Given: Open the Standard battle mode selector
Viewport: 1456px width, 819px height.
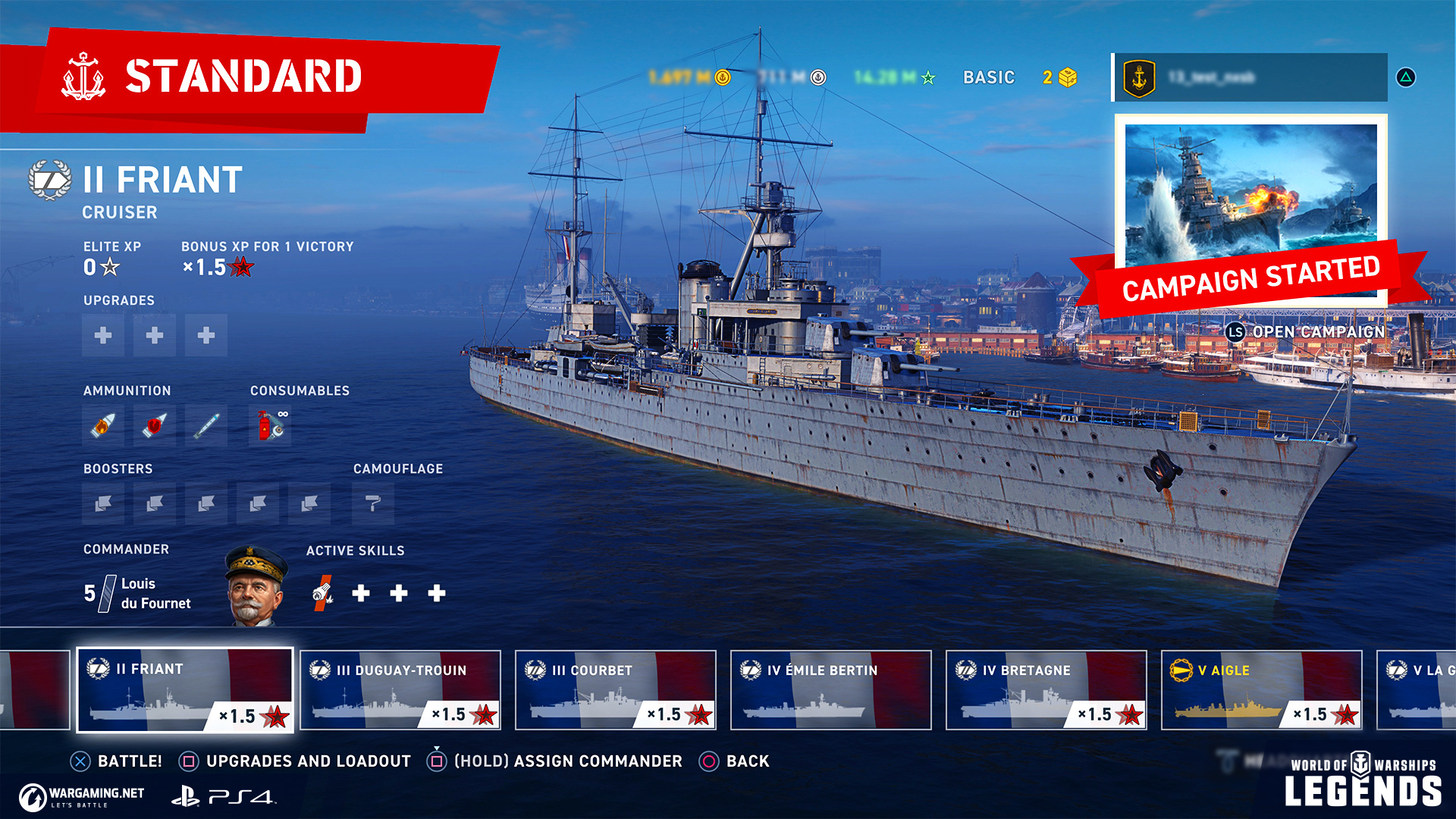Looking at the screenshot, I should (243, 77).
